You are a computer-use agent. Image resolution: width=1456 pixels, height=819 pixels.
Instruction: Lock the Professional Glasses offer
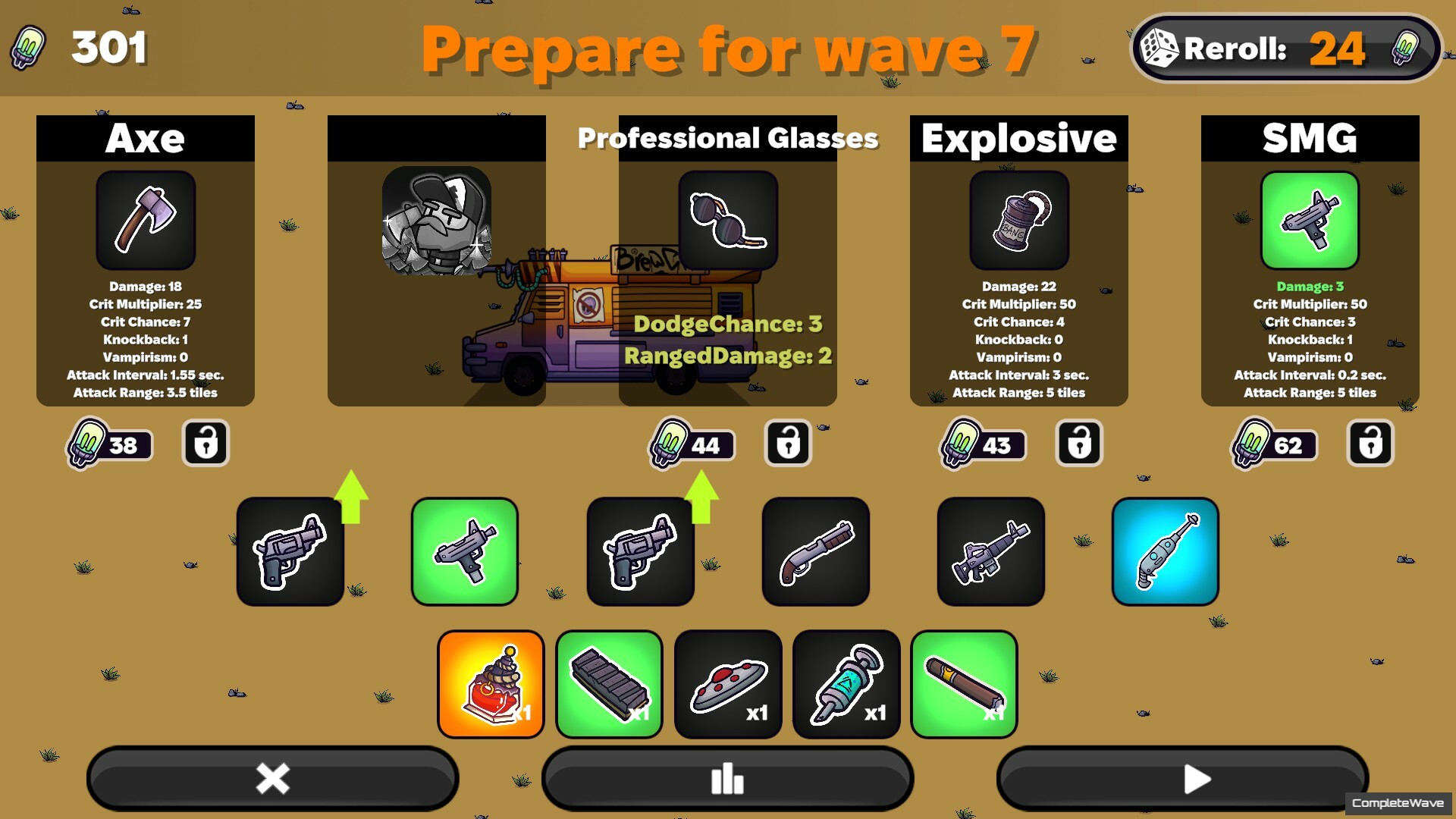click(787, 444)
